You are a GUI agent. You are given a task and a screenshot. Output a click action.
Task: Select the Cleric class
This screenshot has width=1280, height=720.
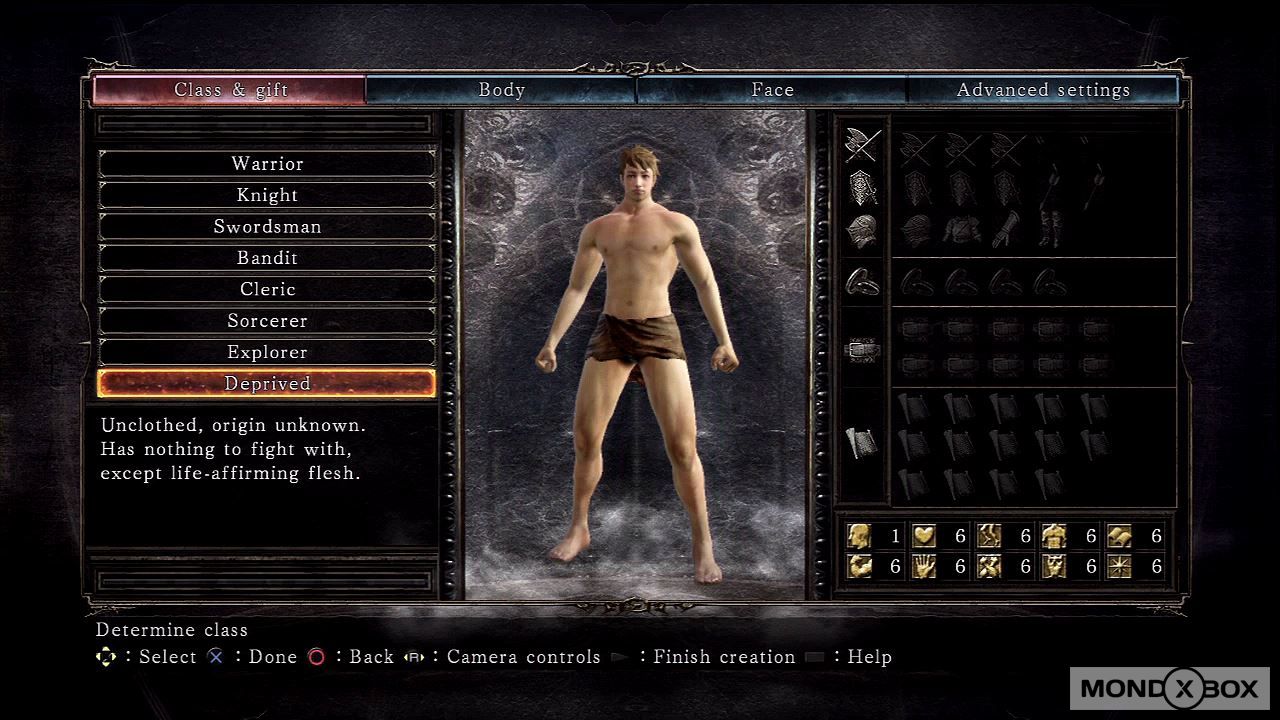point(267,289)
